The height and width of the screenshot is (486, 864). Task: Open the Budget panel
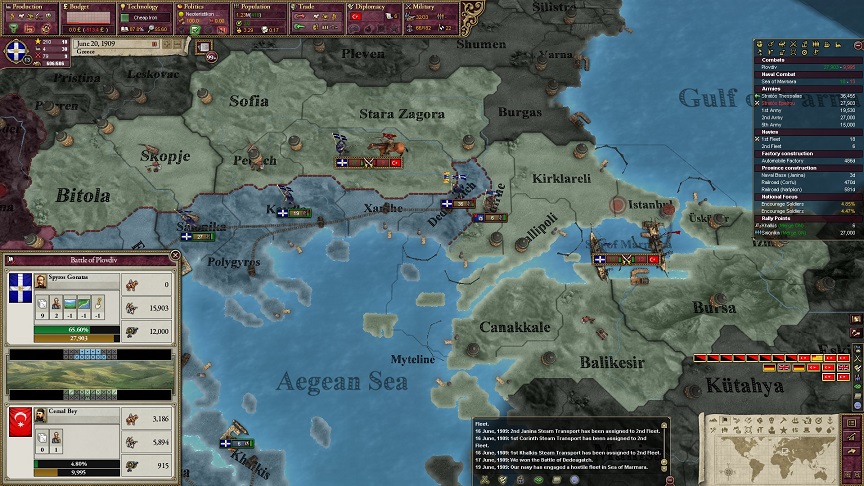[87, 6]
